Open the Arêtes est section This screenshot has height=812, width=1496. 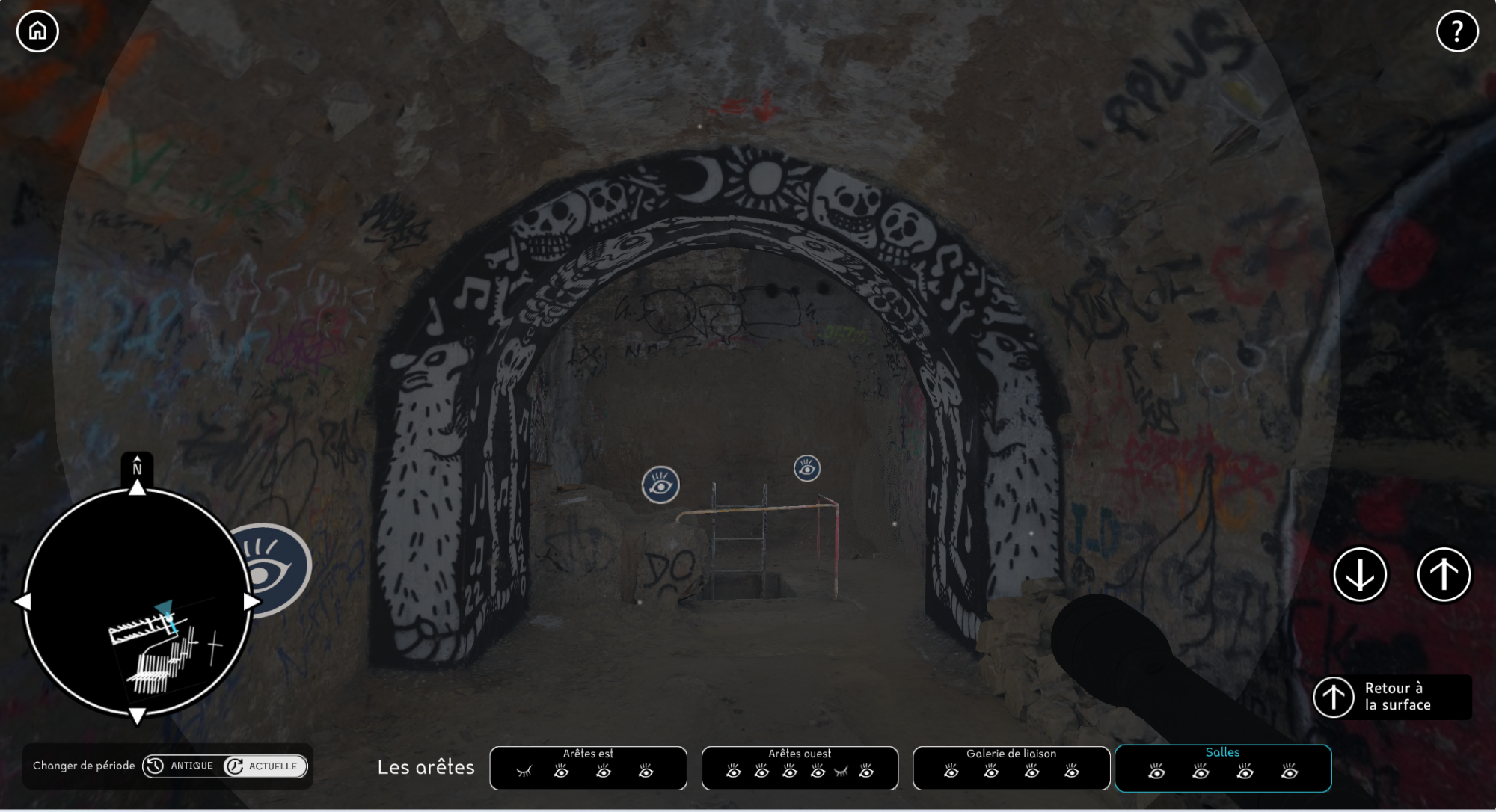[588, 754]
